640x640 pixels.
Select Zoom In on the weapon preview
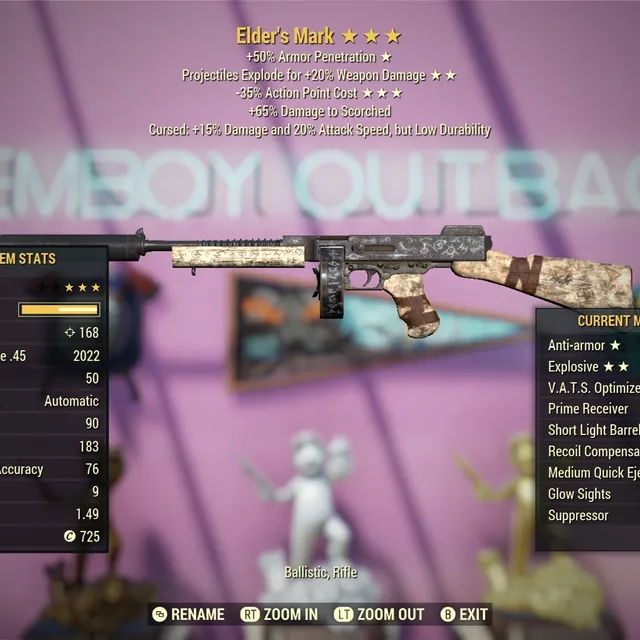pos(280,614)
